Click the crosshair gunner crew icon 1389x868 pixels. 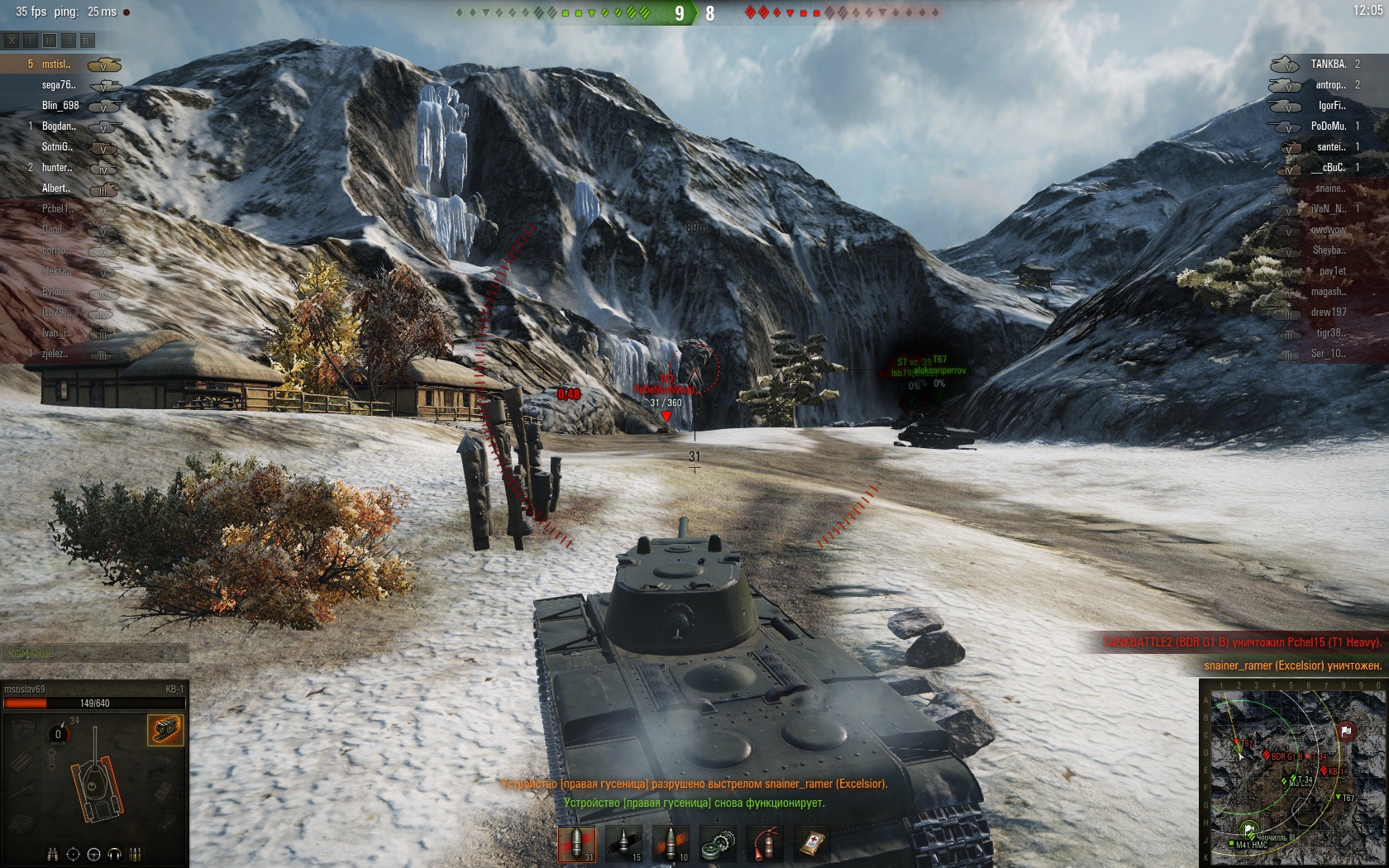coord(73,855)
